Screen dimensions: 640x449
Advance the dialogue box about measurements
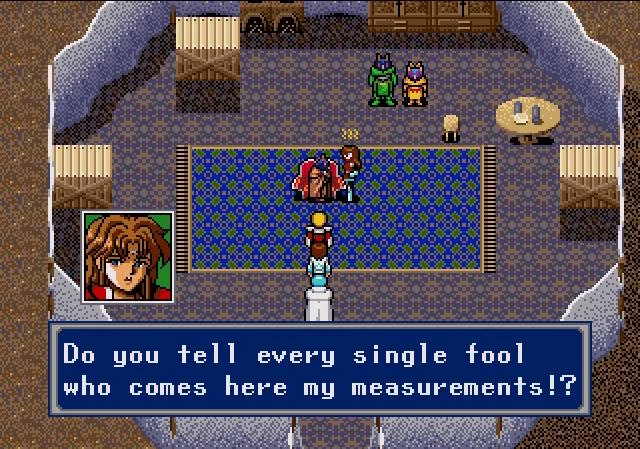pos(319,372)
